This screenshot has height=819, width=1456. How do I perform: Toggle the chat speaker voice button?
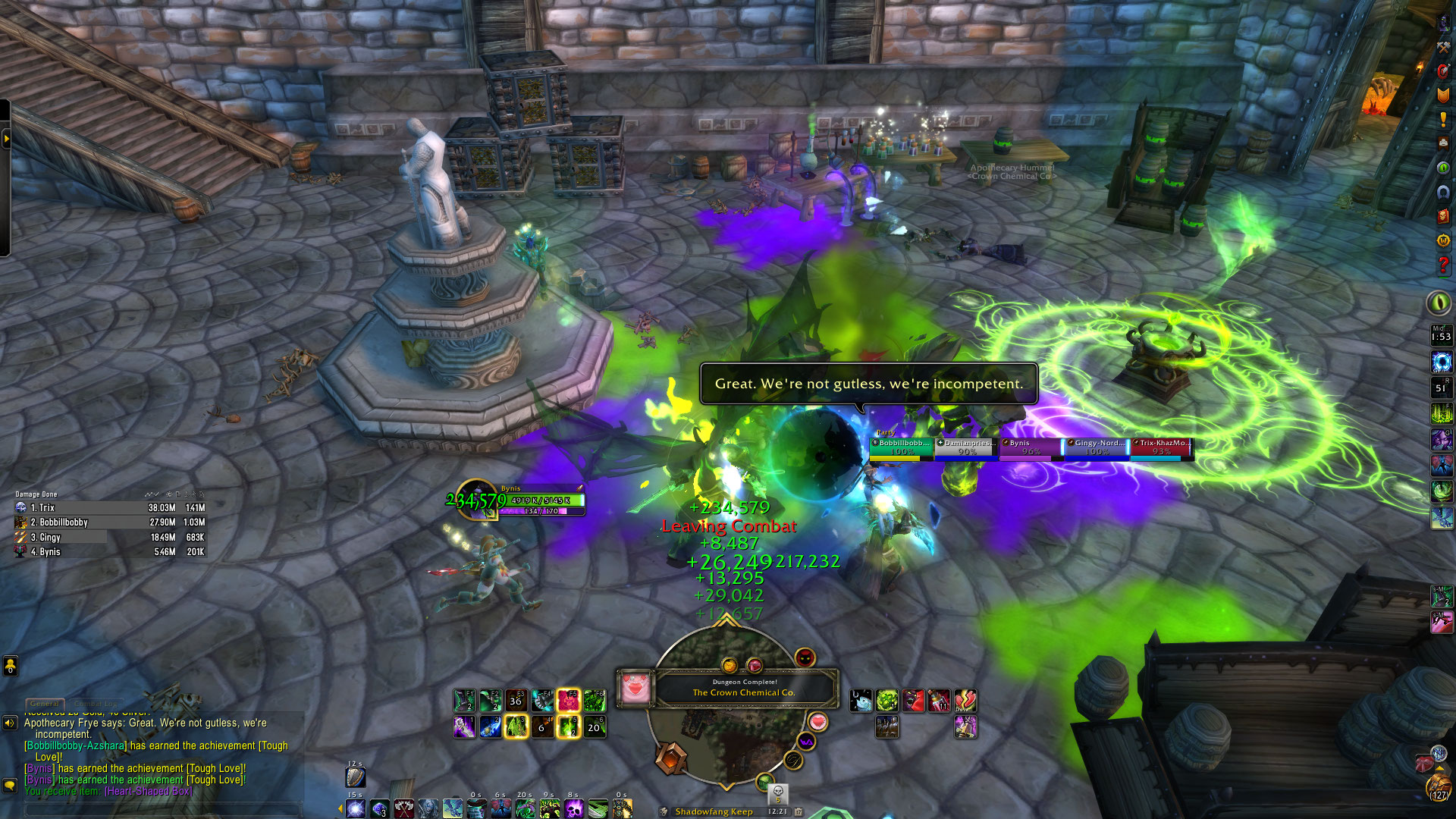10,723
